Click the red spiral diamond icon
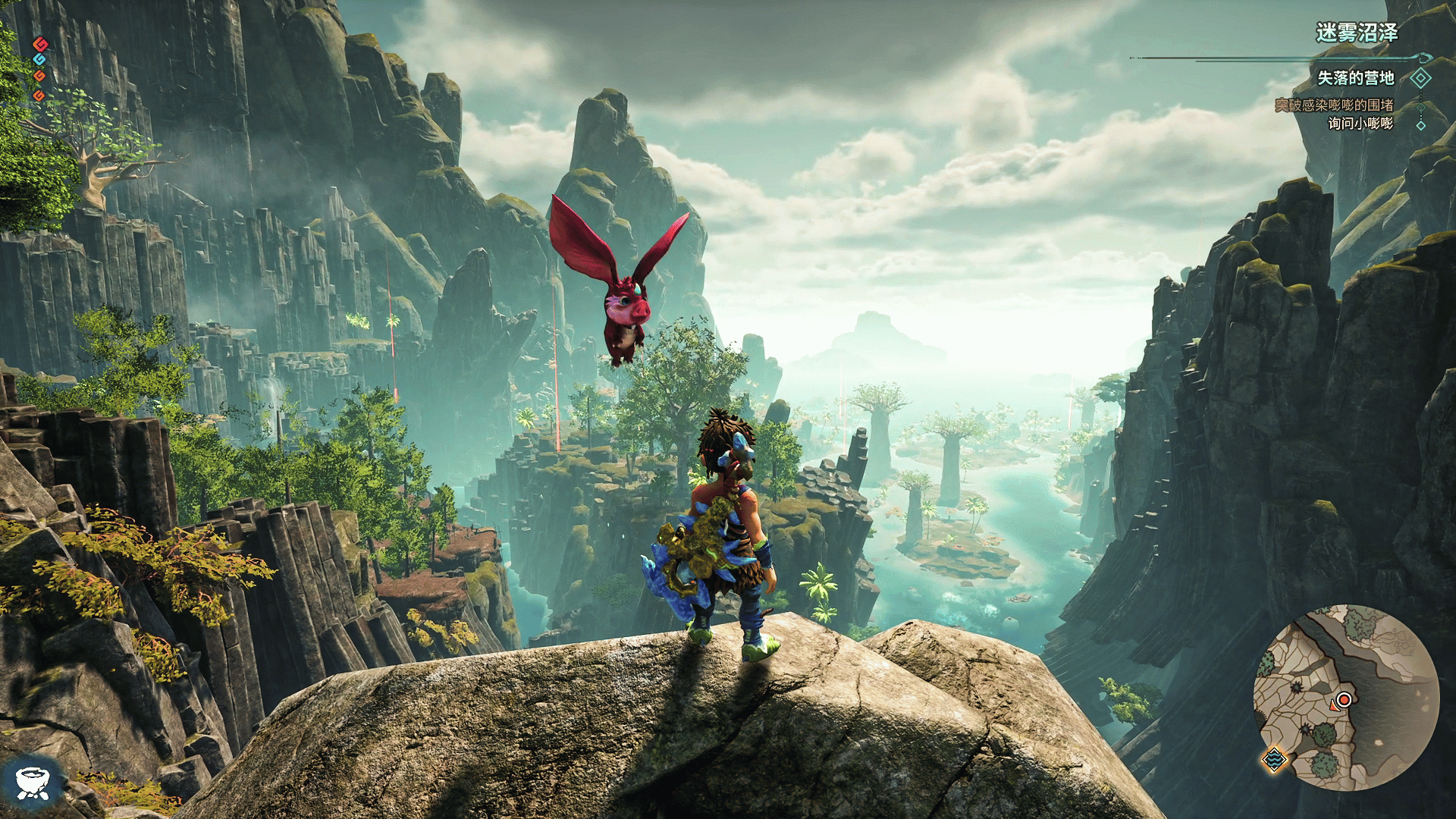This screenshot has height=819, width=1456. (40, 44)
